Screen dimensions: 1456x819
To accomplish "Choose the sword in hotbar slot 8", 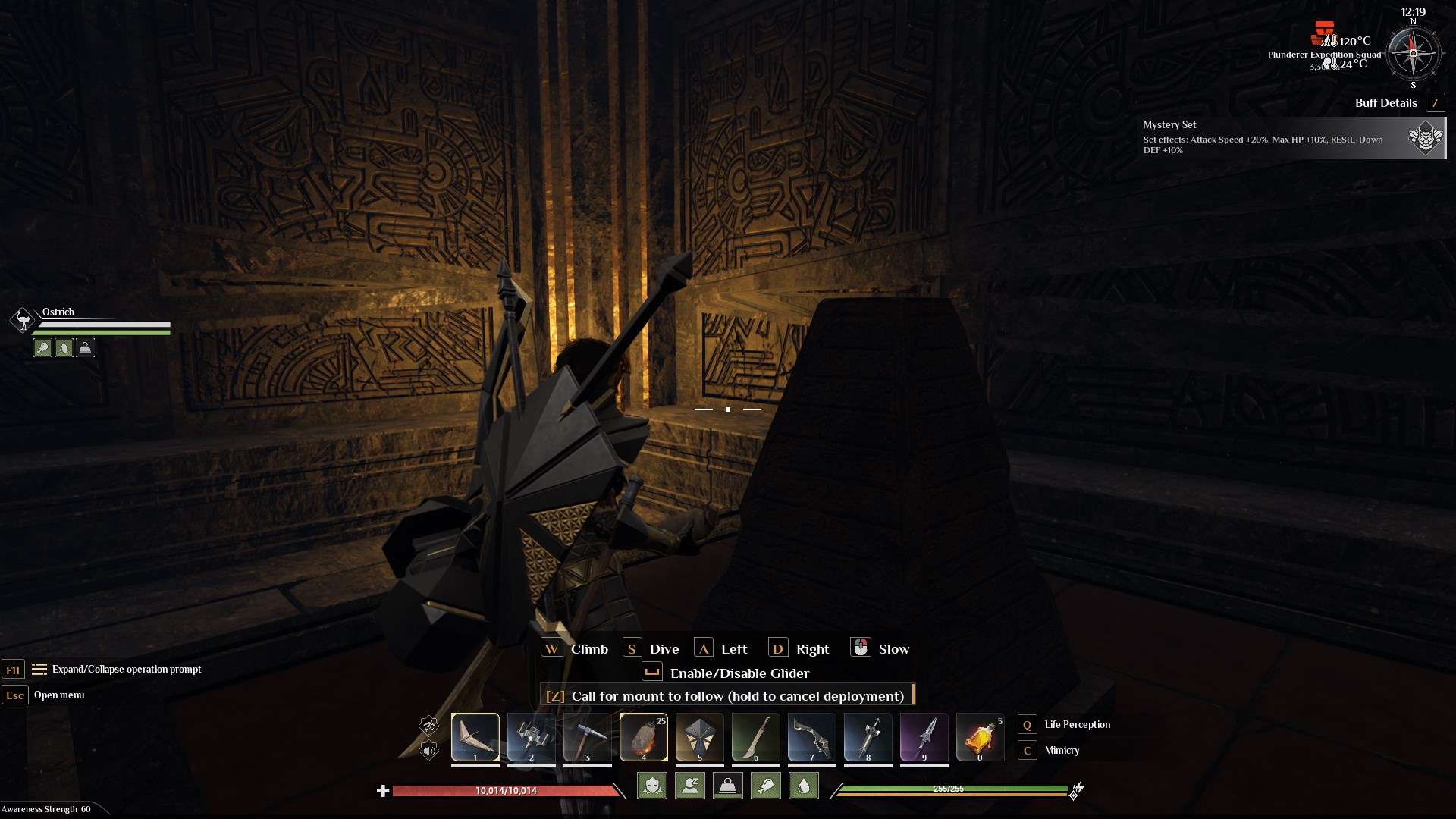I will coord(868,736).
